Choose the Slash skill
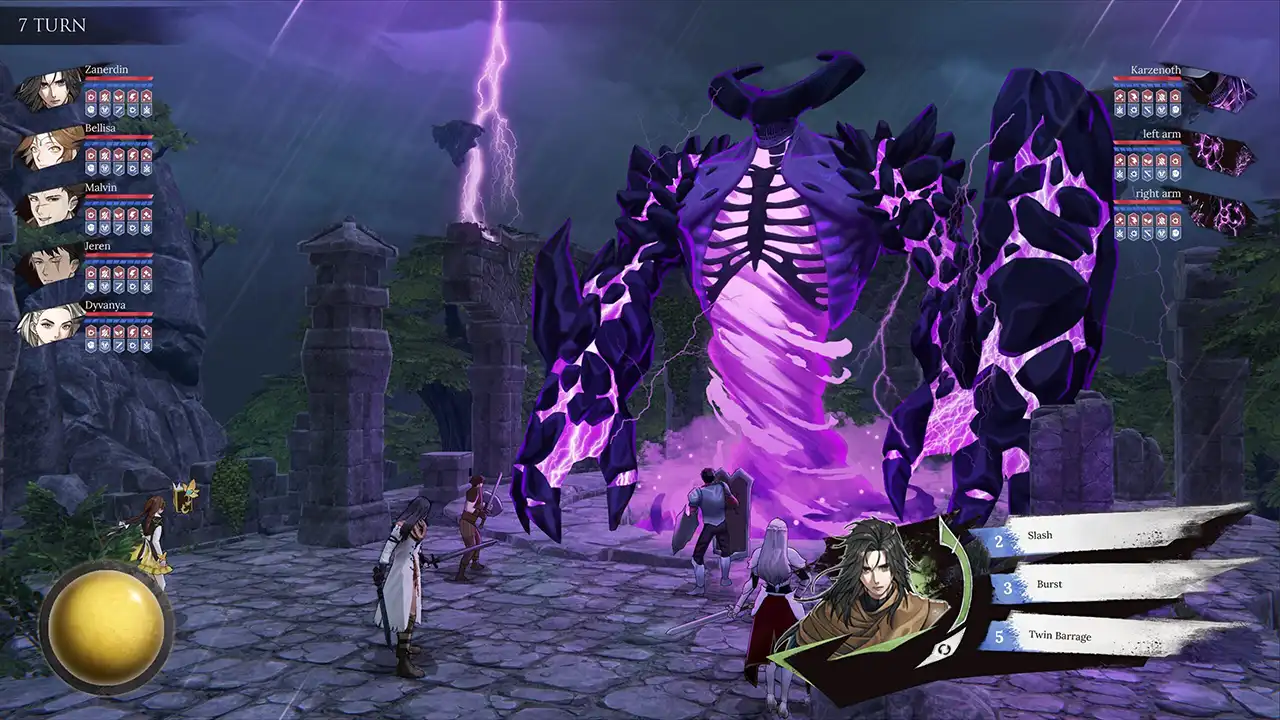 [1100, 536]
